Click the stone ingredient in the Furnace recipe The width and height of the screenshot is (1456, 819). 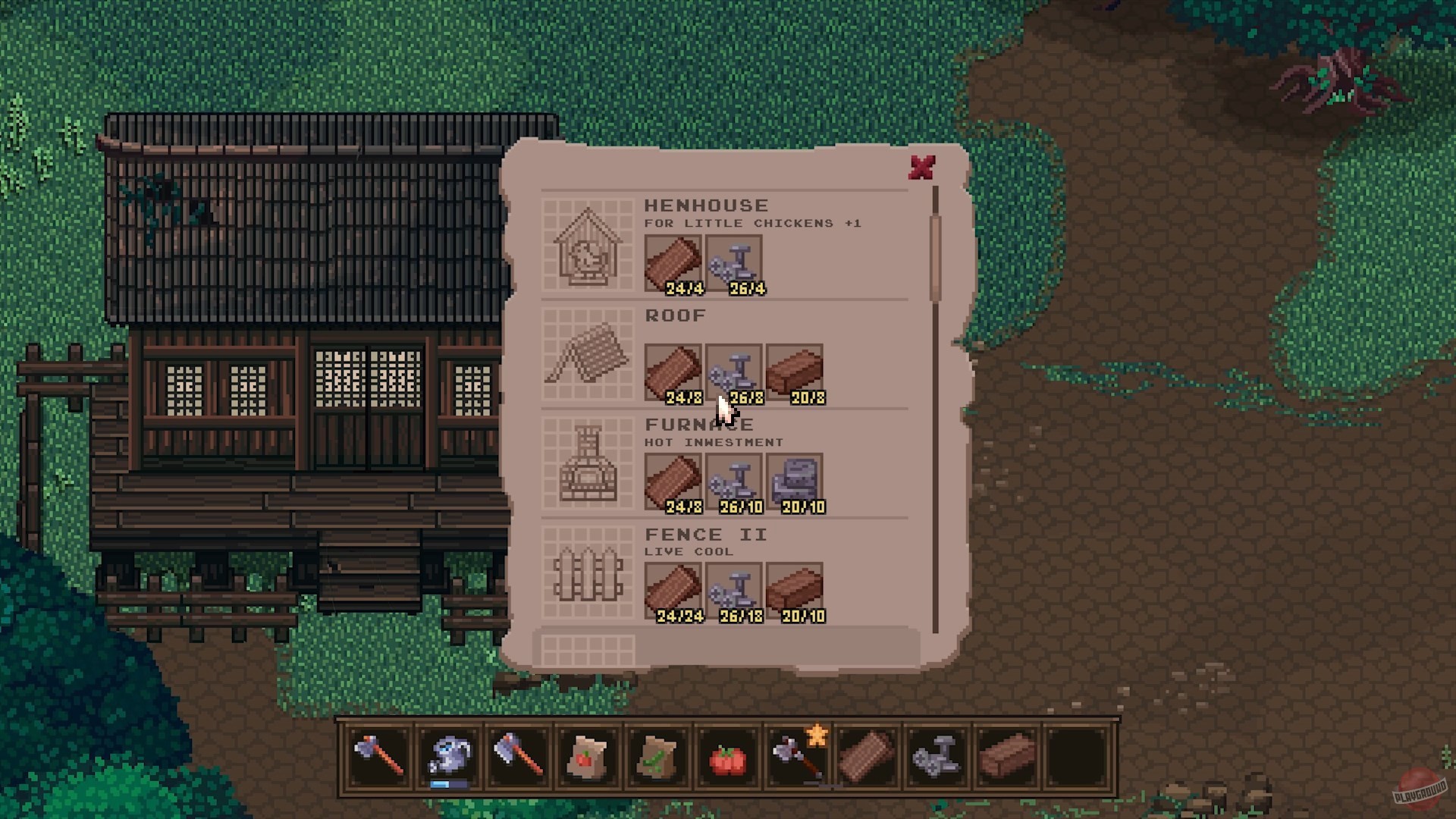coord(794,481)
